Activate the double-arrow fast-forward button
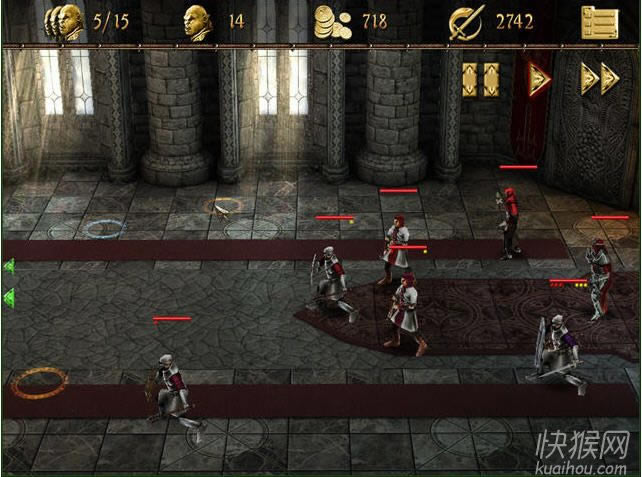Image resolution: width=642 pixels, height=477 pixels. point(599,80)
